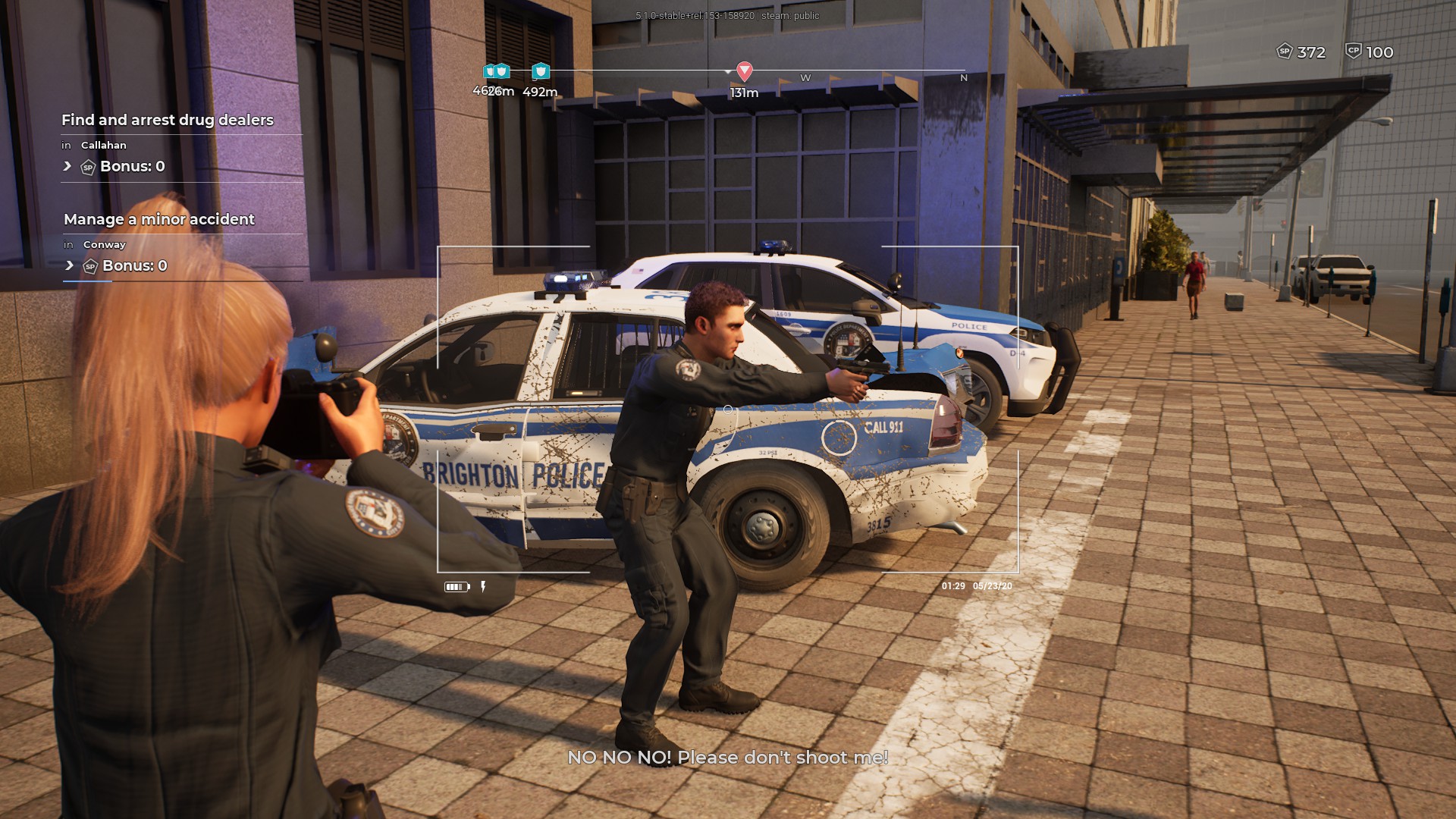Click the red compass marker at 131m
The width and height of the screenshot is (1456, 819).
coord(745,71)
